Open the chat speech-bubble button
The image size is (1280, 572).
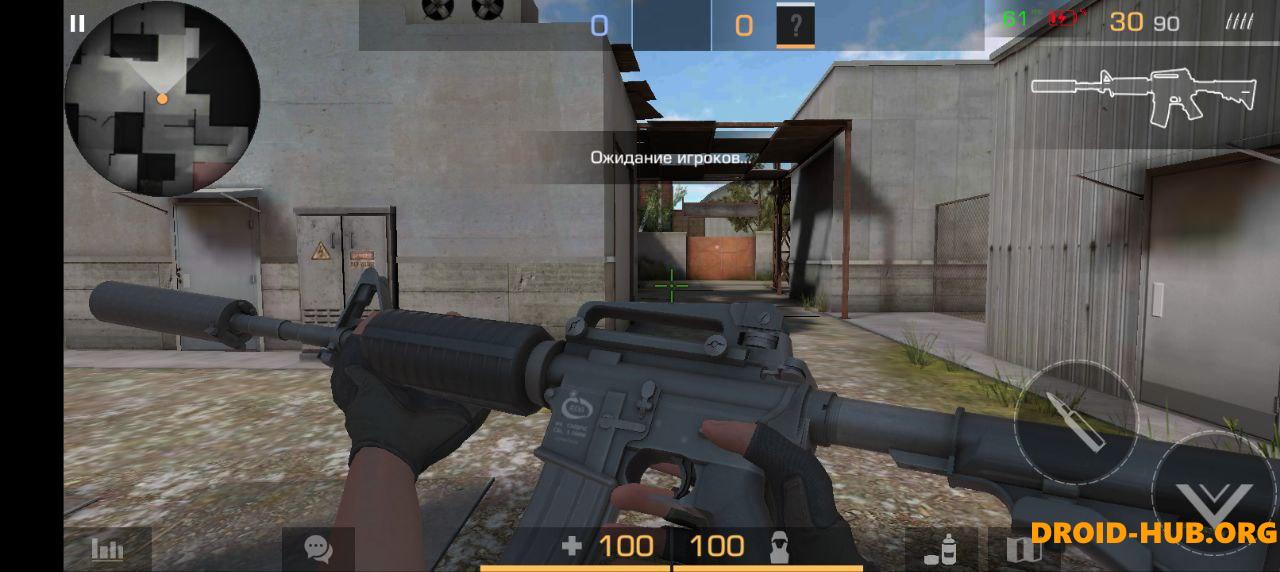318,549
